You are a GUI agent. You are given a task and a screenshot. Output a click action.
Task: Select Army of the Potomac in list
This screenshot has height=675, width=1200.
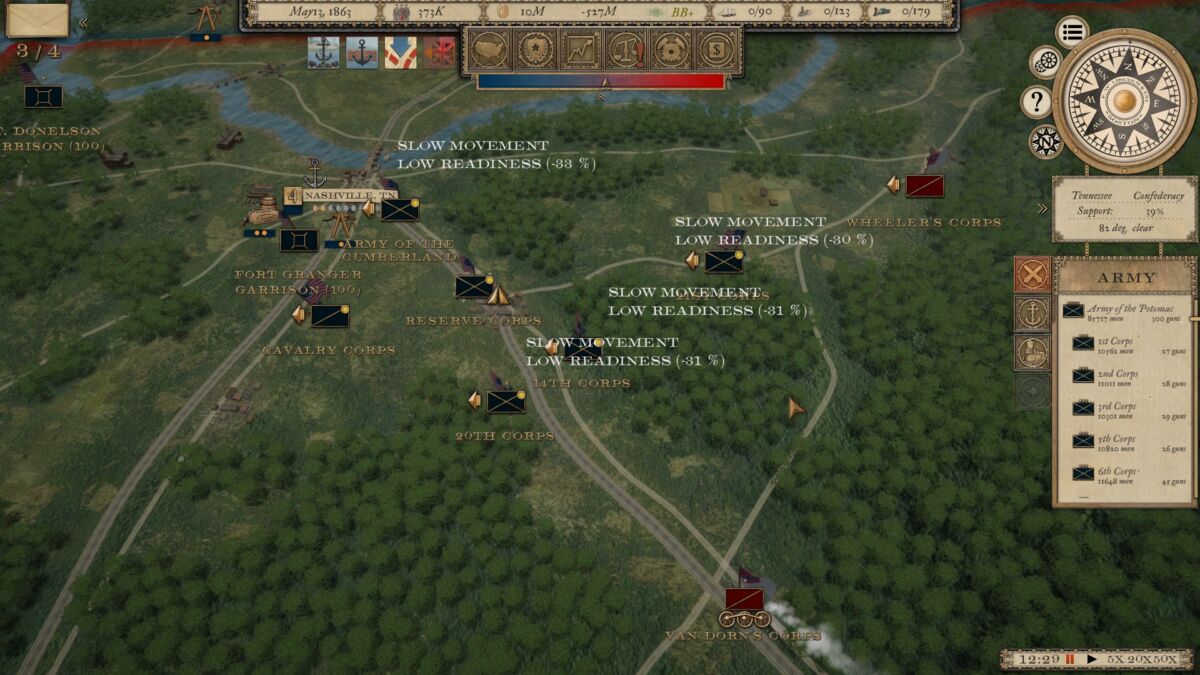tap(1125, 311)
